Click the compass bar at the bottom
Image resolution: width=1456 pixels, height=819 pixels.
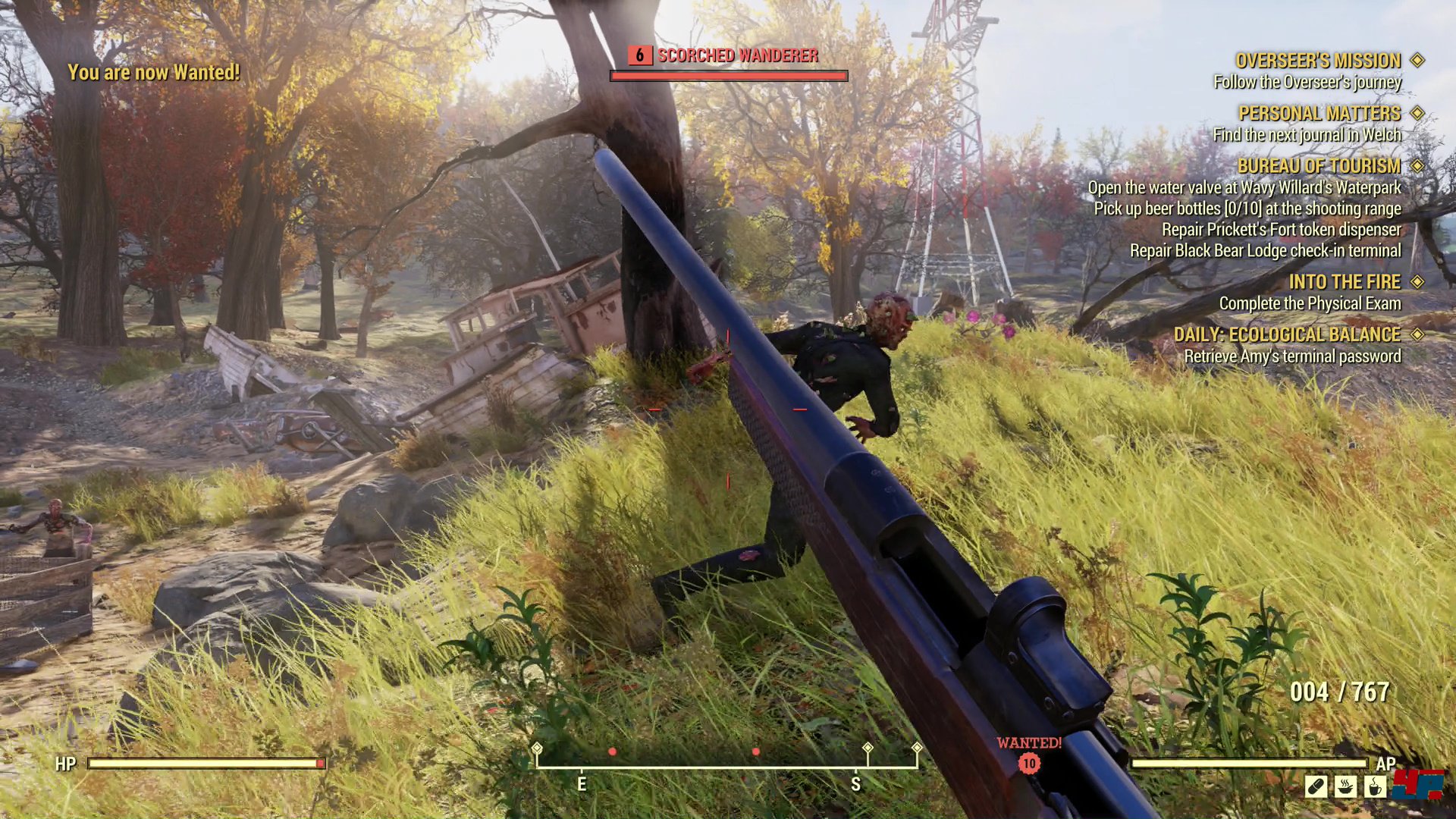point(726,767)
